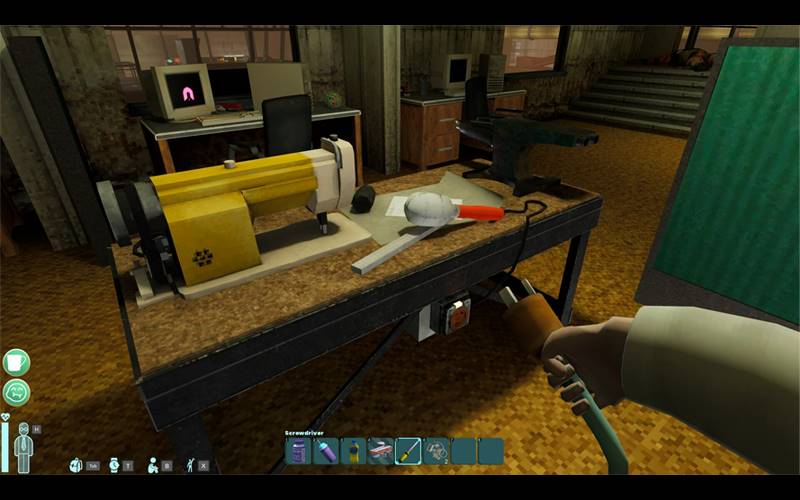Click the green sick face status icon
Image resolution: width=800 pixels, height=500 pixels.
[x=17, y=392]
